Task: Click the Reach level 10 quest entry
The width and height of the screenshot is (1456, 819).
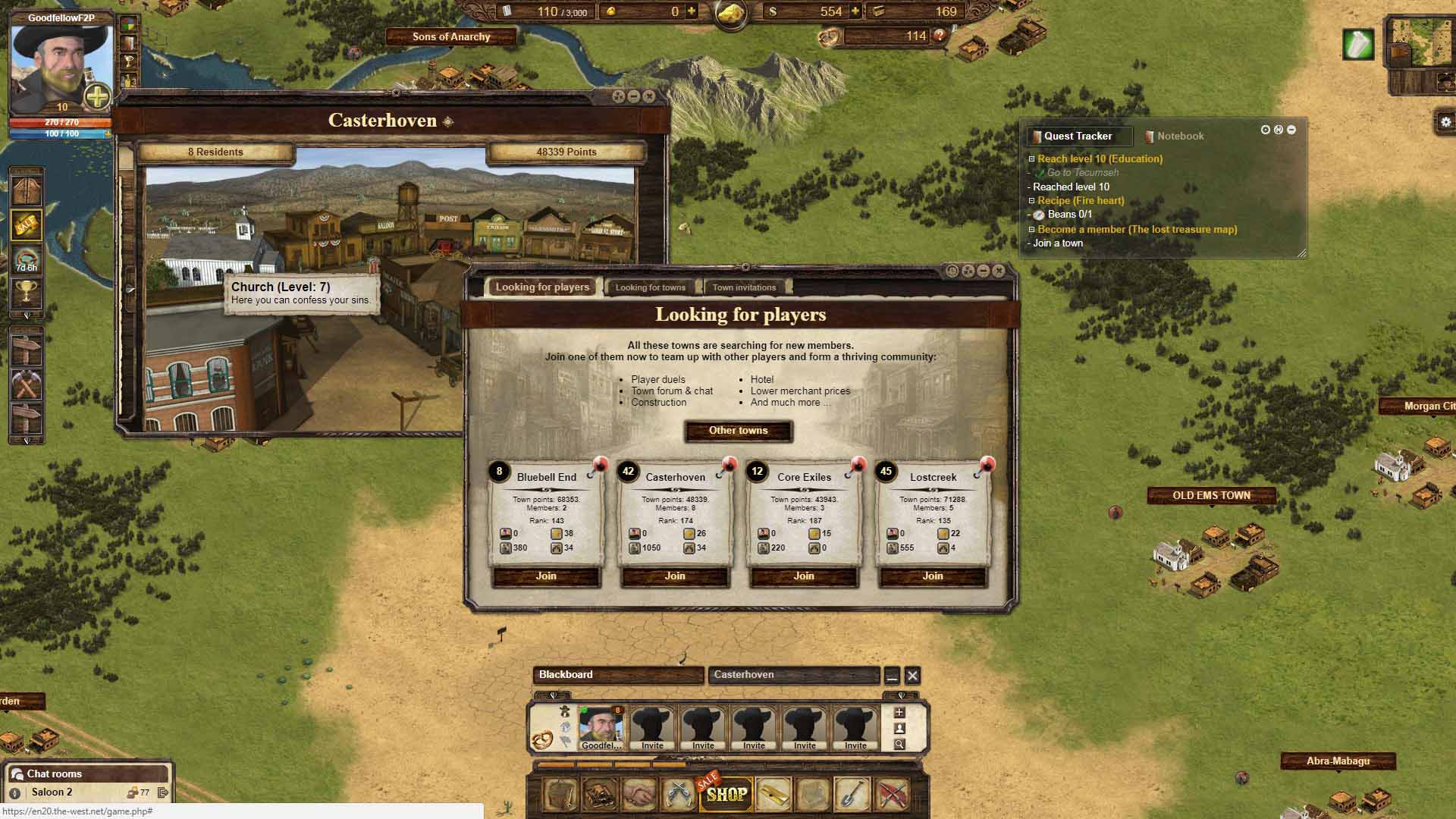Action: 1100,159
